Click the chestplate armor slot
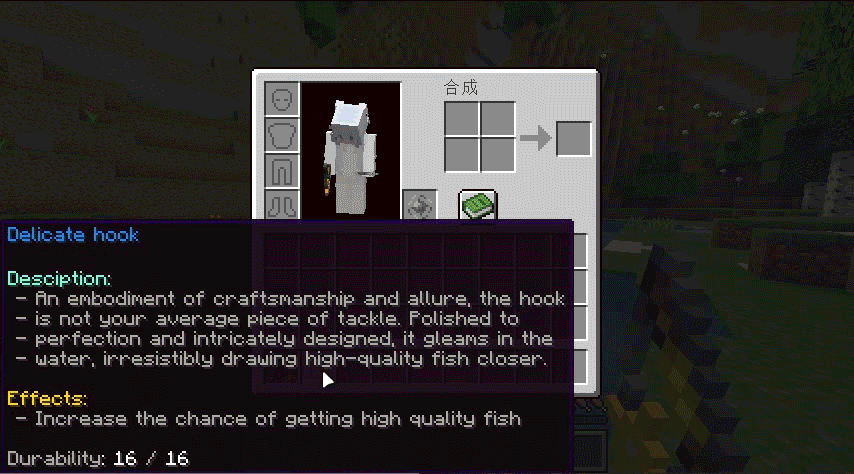The image size is (854, 474). tap(282, 135)
